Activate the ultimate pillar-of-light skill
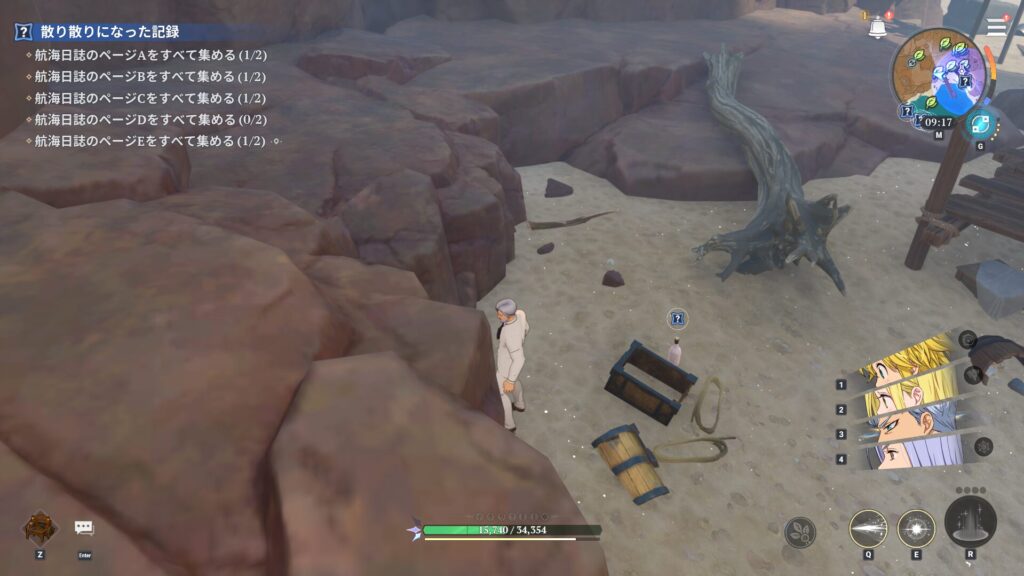The height and width of the screenshot is (576, 1024). click(969, 521)
